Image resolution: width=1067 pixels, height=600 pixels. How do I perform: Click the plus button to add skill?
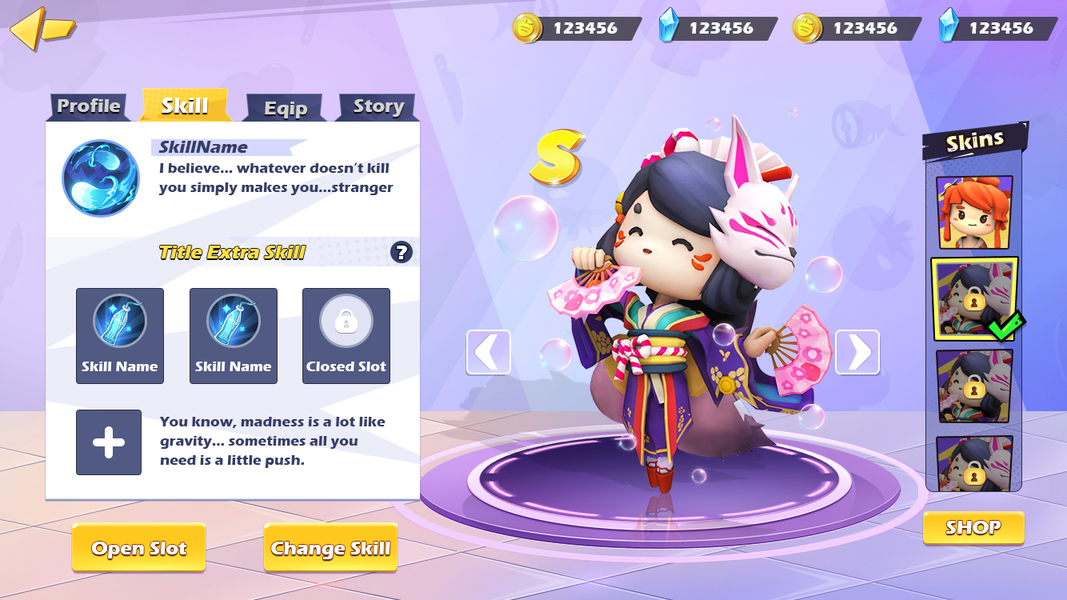pyautogui.click(x=109, y=442)
